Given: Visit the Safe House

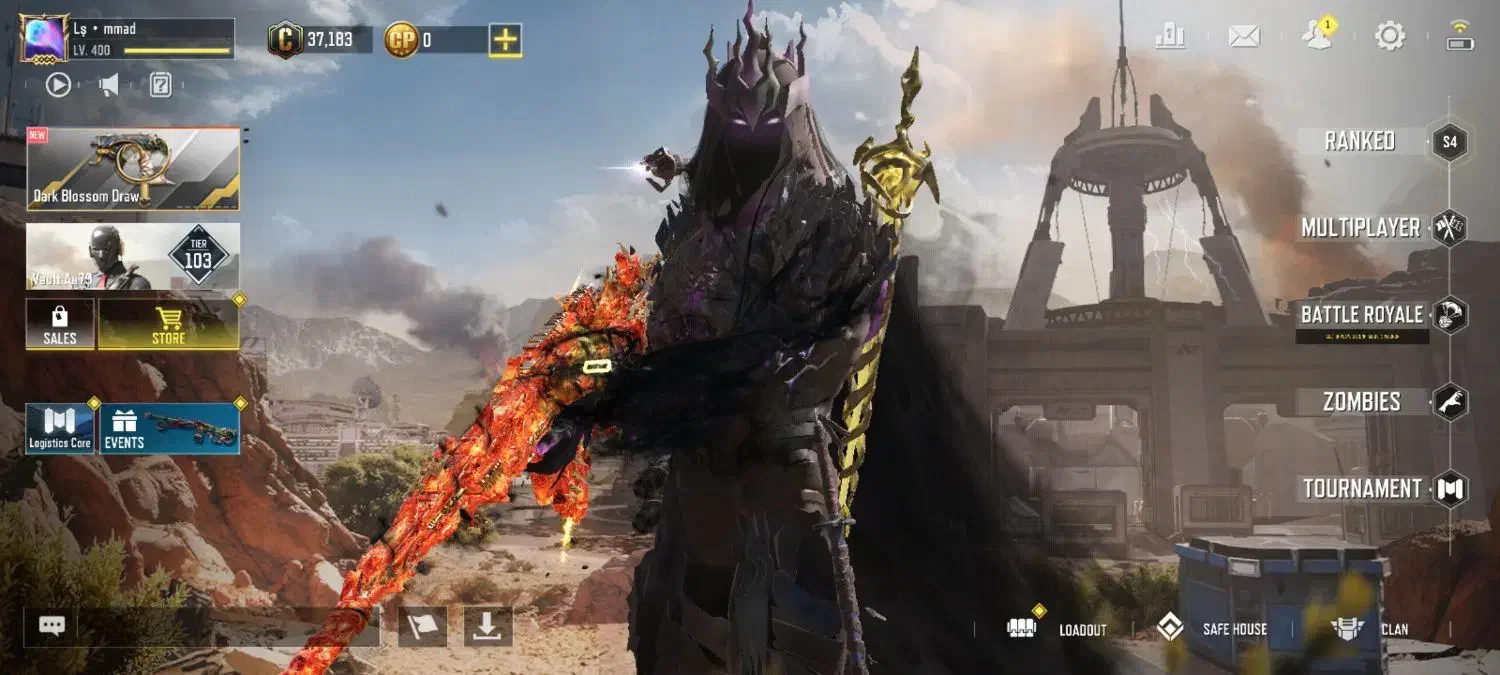Looking at the screenshot, I should coord(1212,629).
